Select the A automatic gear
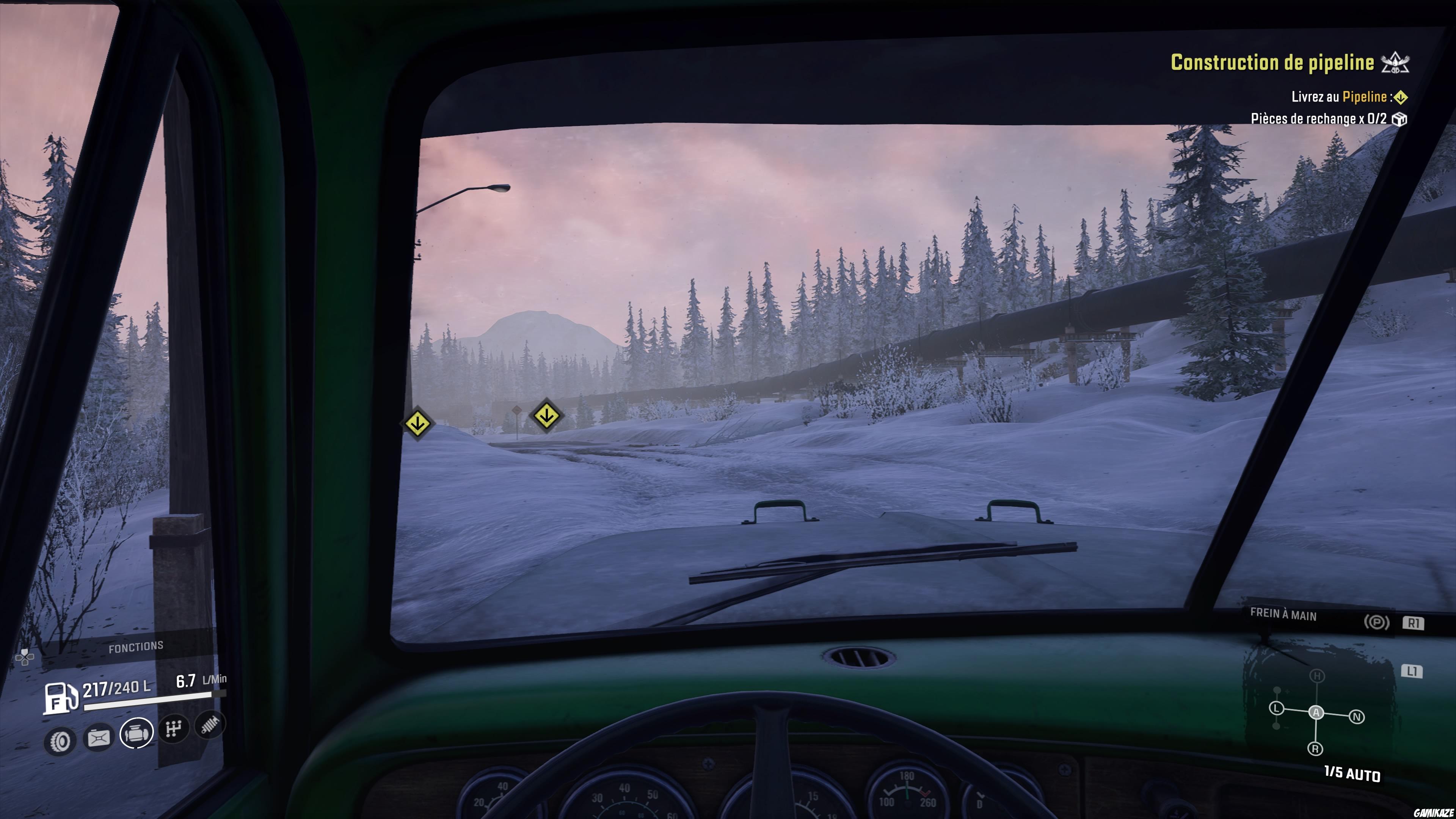This screenshot has height=819, width=1456. tap(1316, 713)
